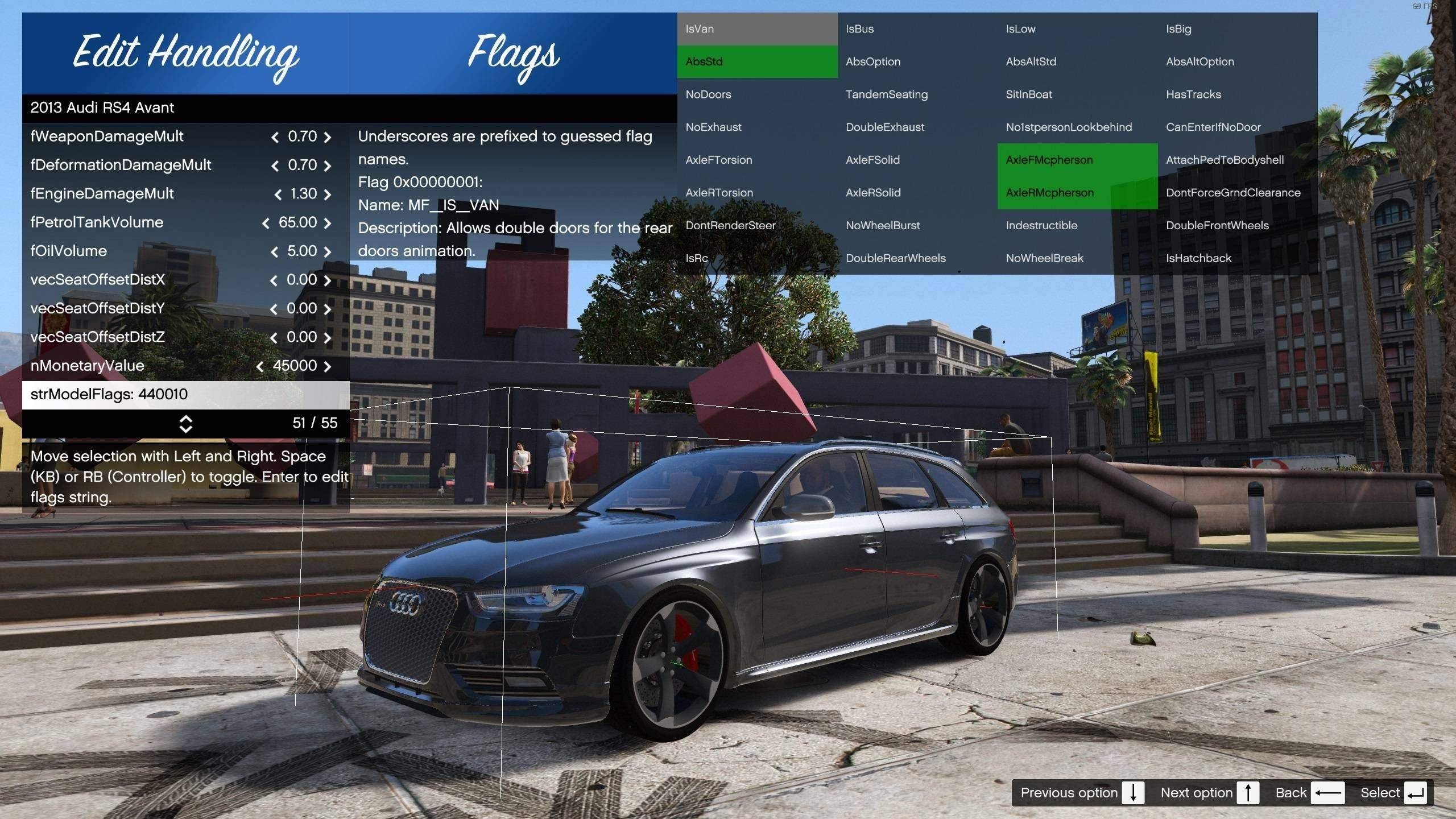Decrease fEngineDamageMult with the left arrow
The image size is (1456, 819).
[x=278, y=195]
